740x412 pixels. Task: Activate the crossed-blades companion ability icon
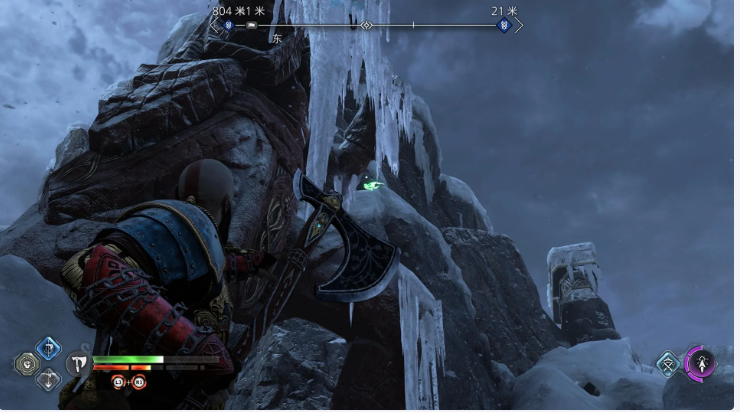[x=667, y=364]
